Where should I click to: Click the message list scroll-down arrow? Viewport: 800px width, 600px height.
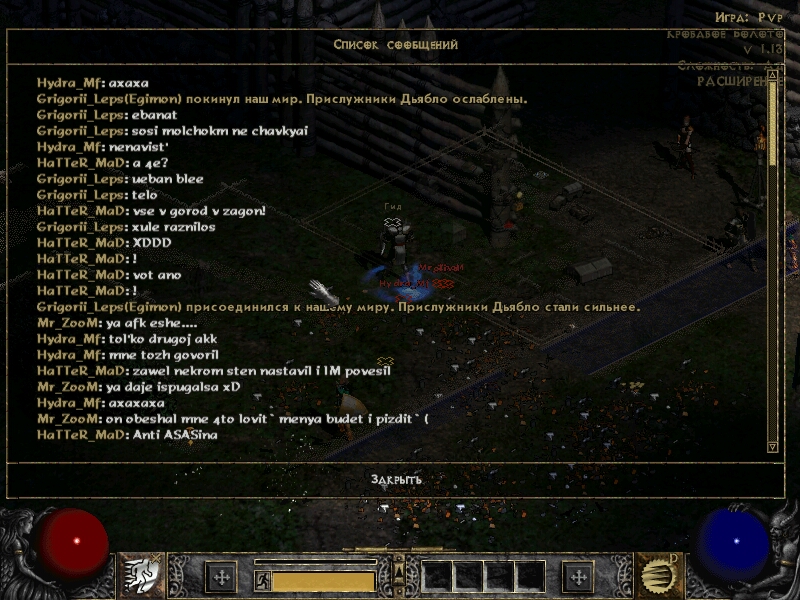coord(772,446)
